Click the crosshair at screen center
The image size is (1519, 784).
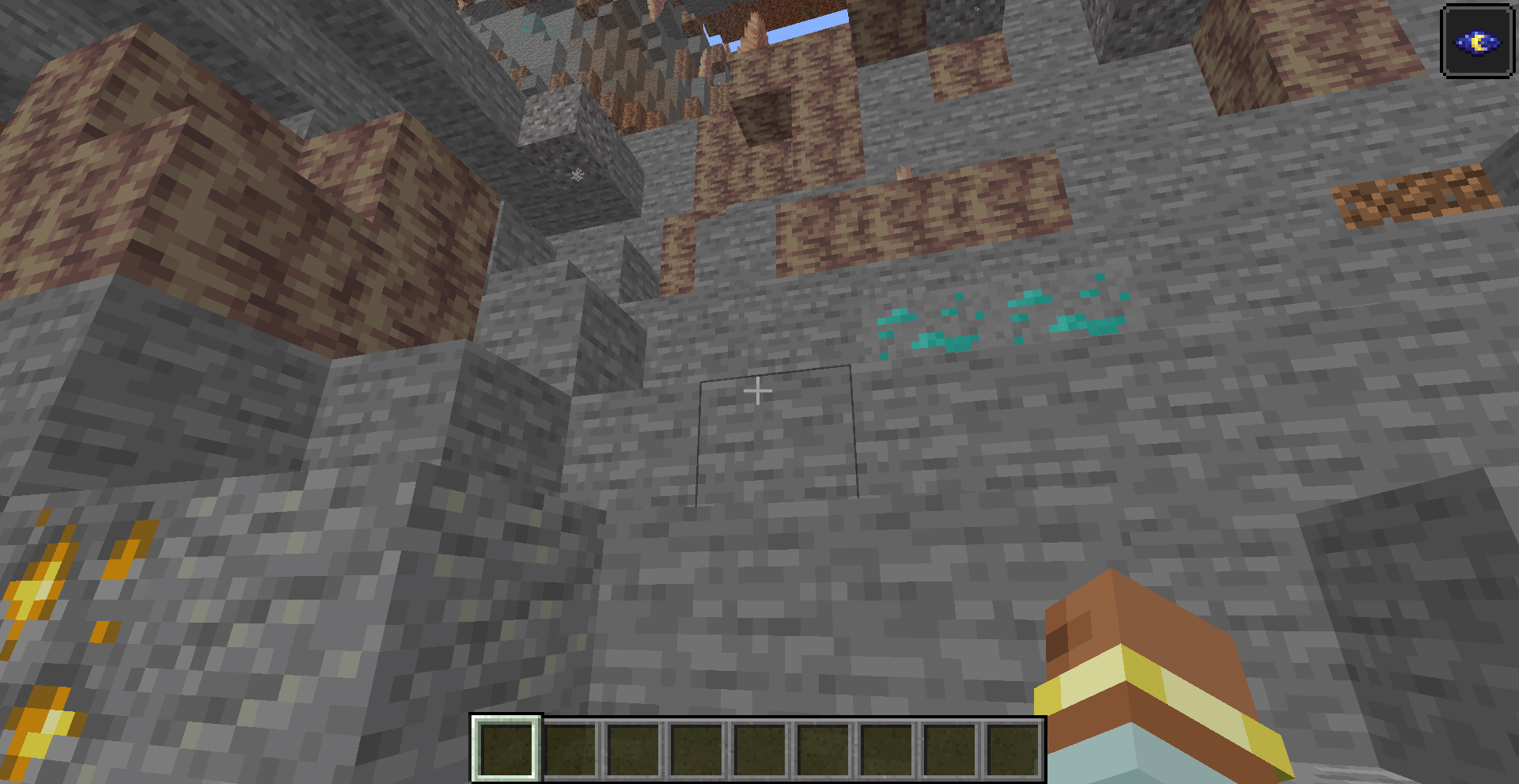757,391
